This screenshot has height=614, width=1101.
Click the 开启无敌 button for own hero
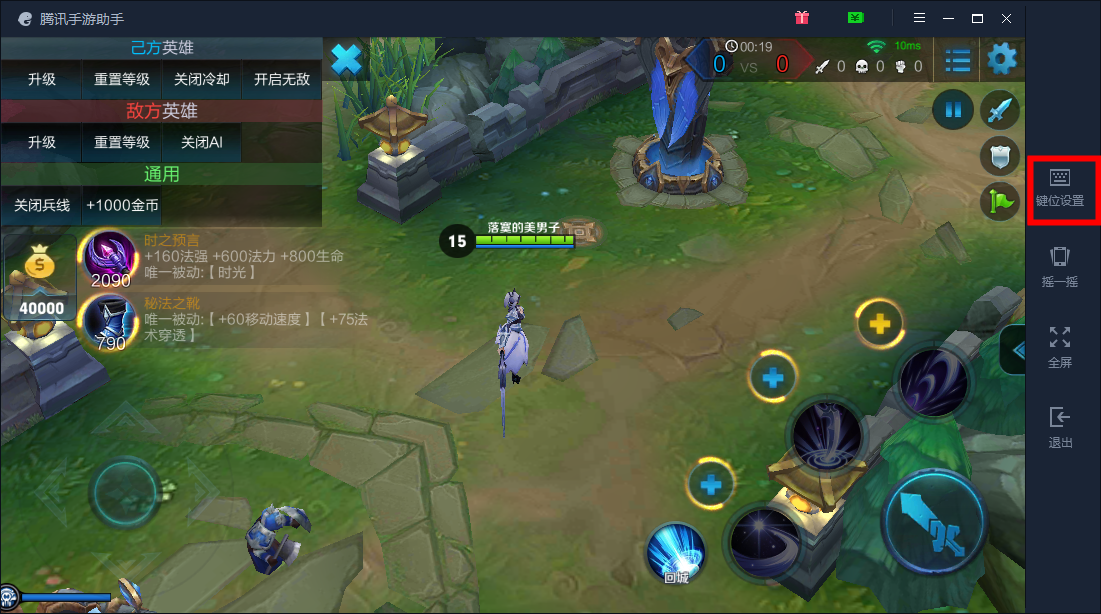pos(281,80)
